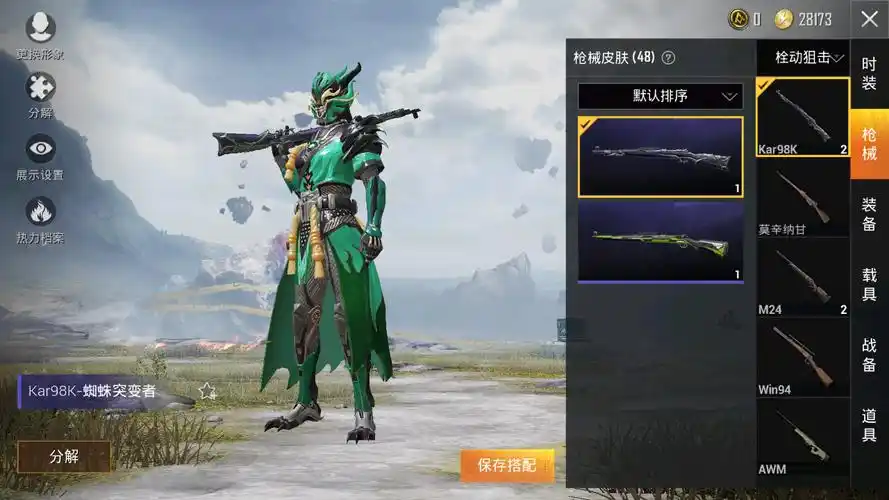Open the 载具 vehicles tab

[x=869, y=284]
